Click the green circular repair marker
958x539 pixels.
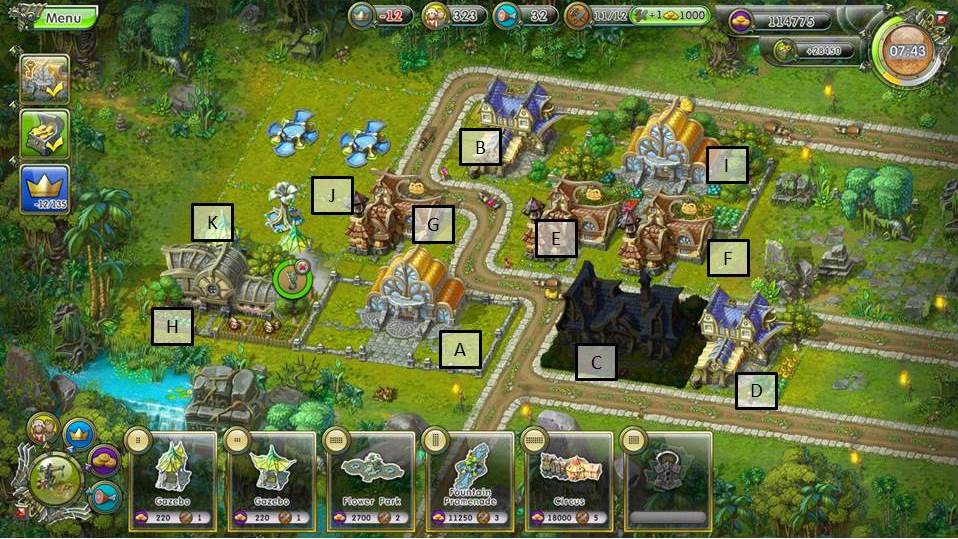pos(292,278)
